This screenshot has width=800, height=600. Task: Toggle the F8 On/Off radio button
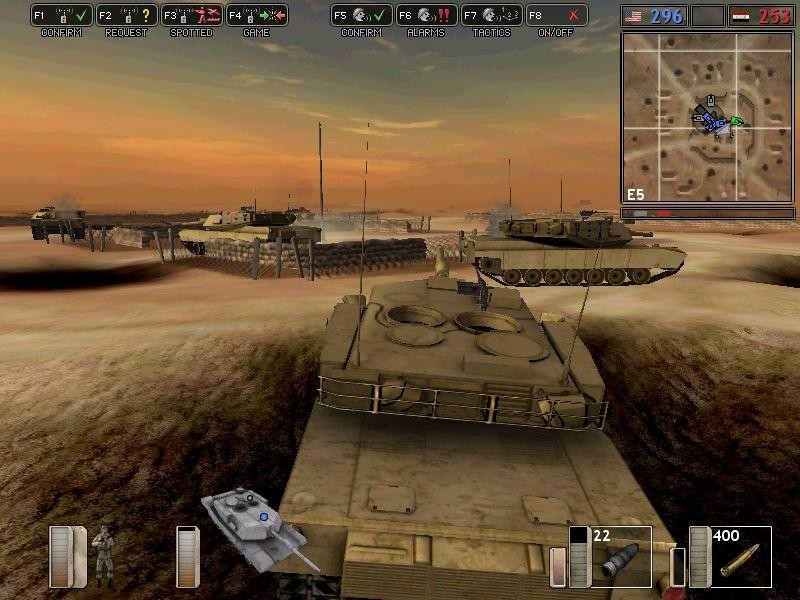click(x=556, y=15)
